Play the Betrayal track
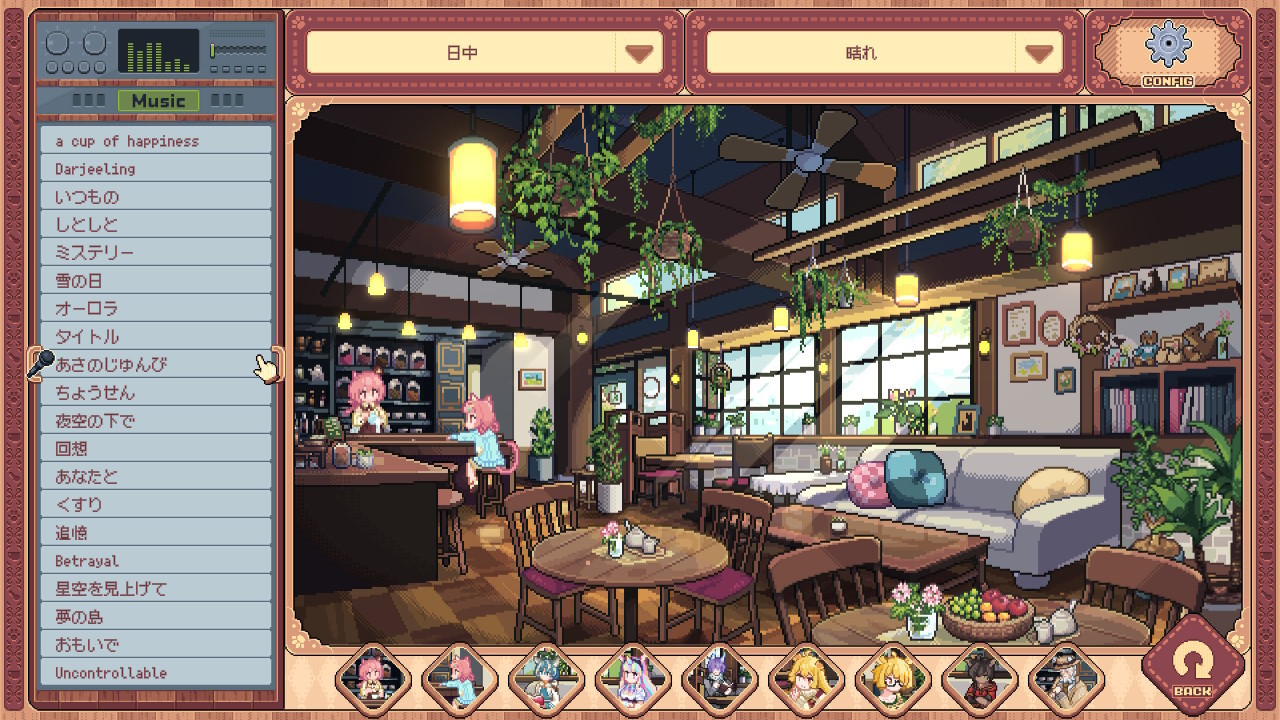The width and height of the screenshot is (1280, 720). coord(156,561)
